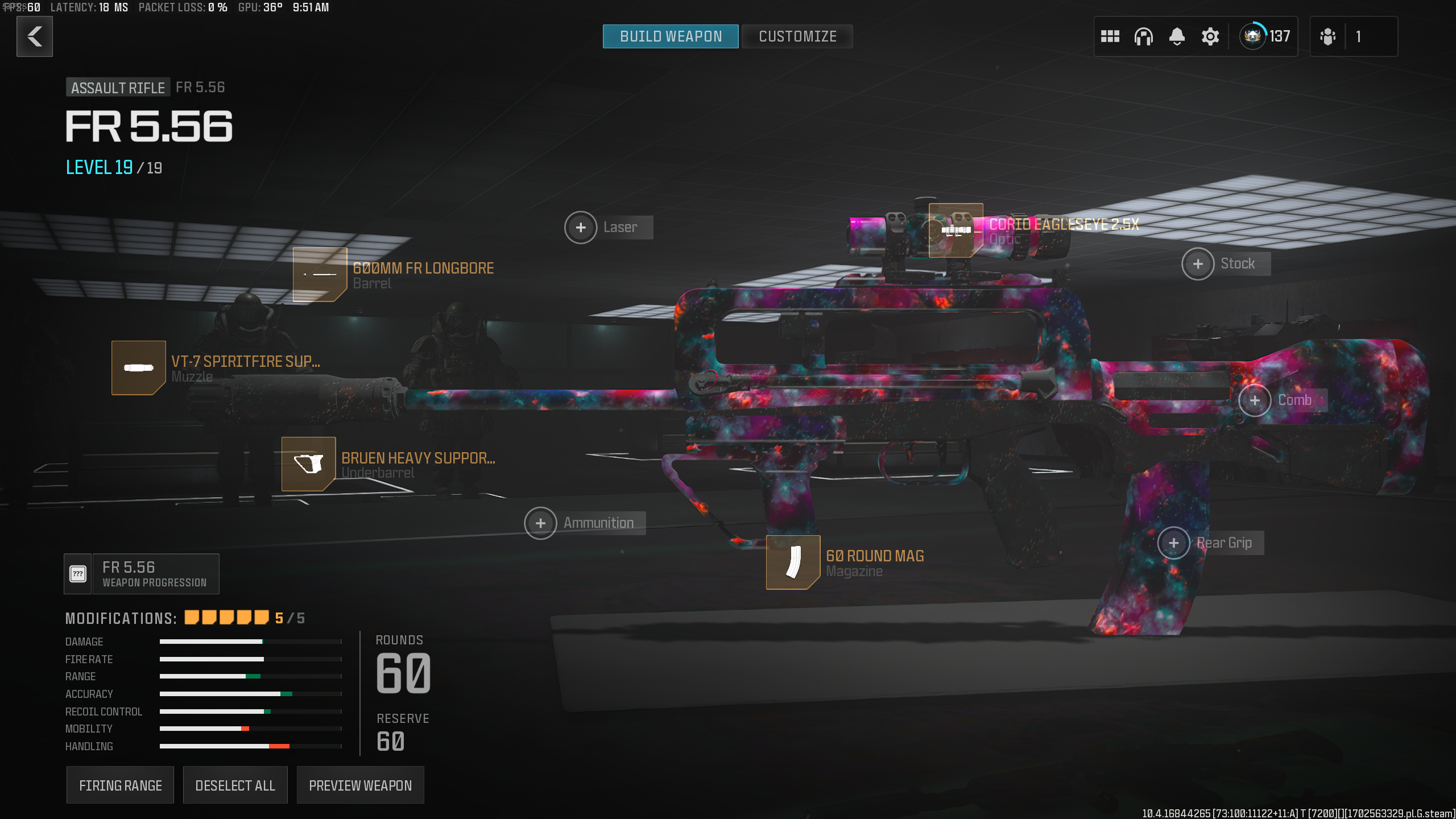Select the VT-7 Spiritfire muzzle slot
This screenshot has width=1456, height=819.
138,367
